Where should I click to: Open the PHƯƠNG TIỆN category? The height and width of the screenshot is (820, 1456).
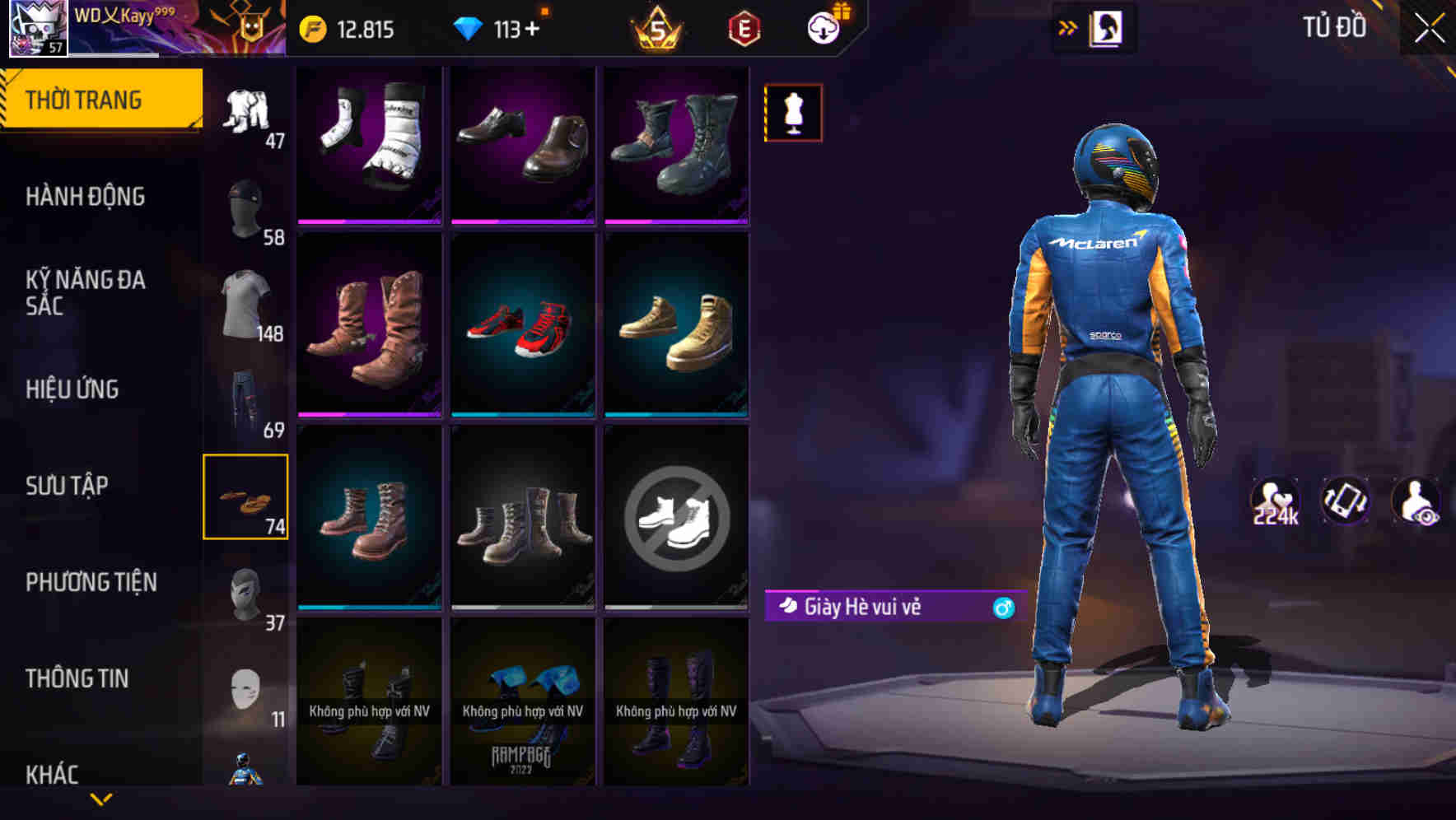click(x=91, y=582)
